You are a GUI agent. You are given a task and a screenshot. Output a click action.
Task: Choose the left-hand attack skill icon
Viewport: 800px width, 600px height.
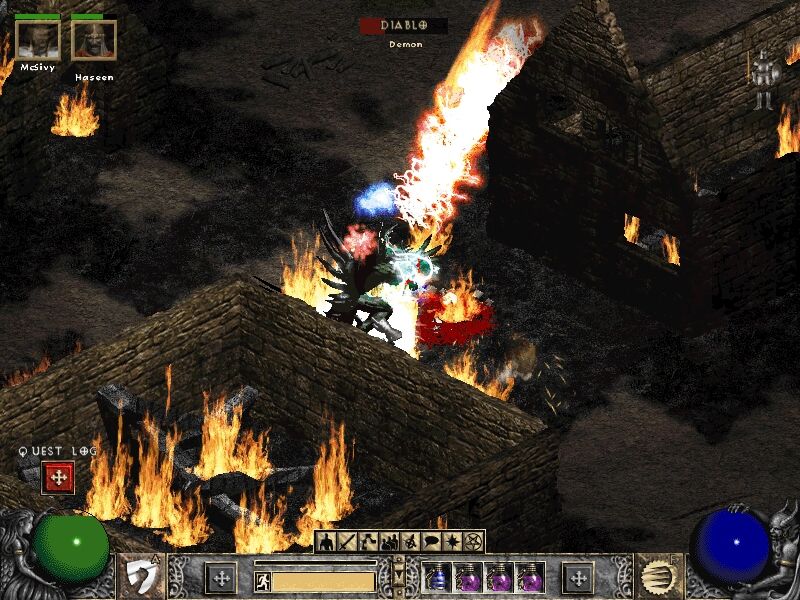pos(142,578)
